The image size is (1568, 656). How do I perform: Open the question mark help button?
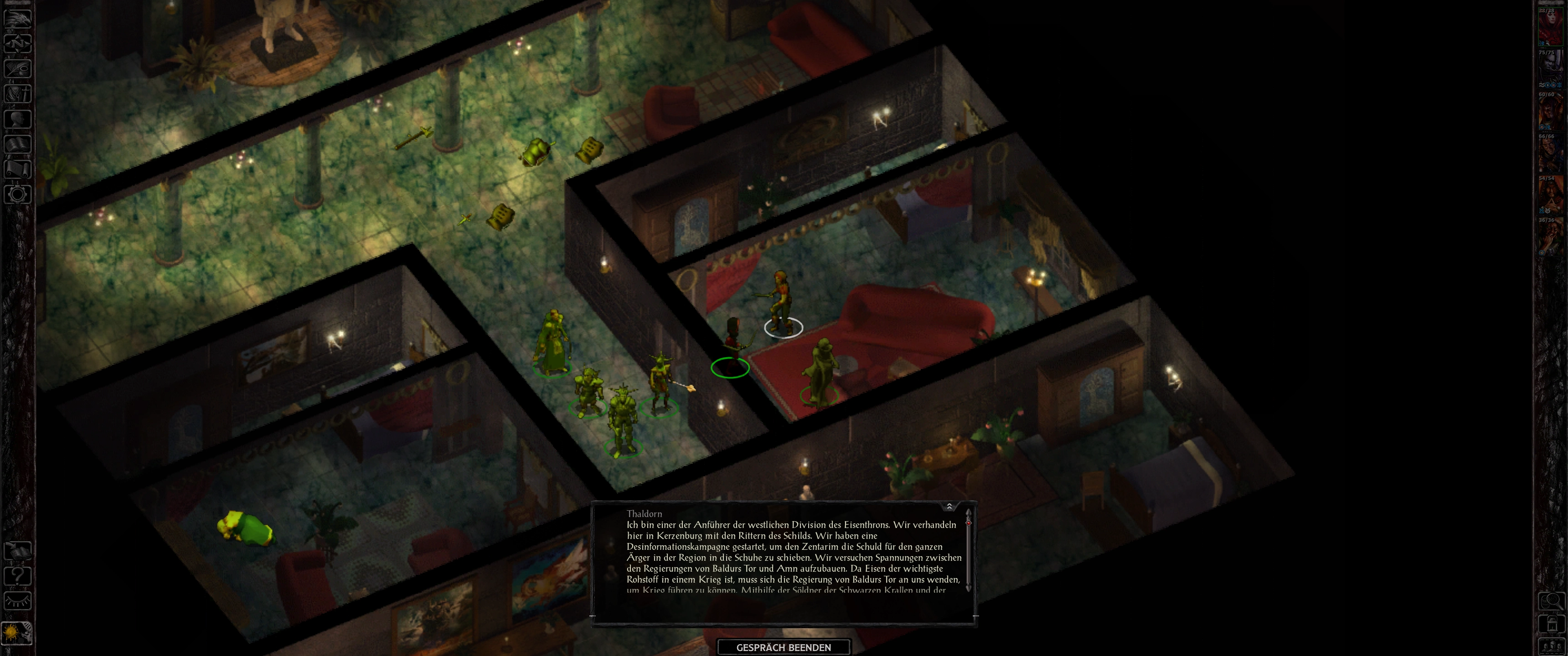click(x=17, y=575)
